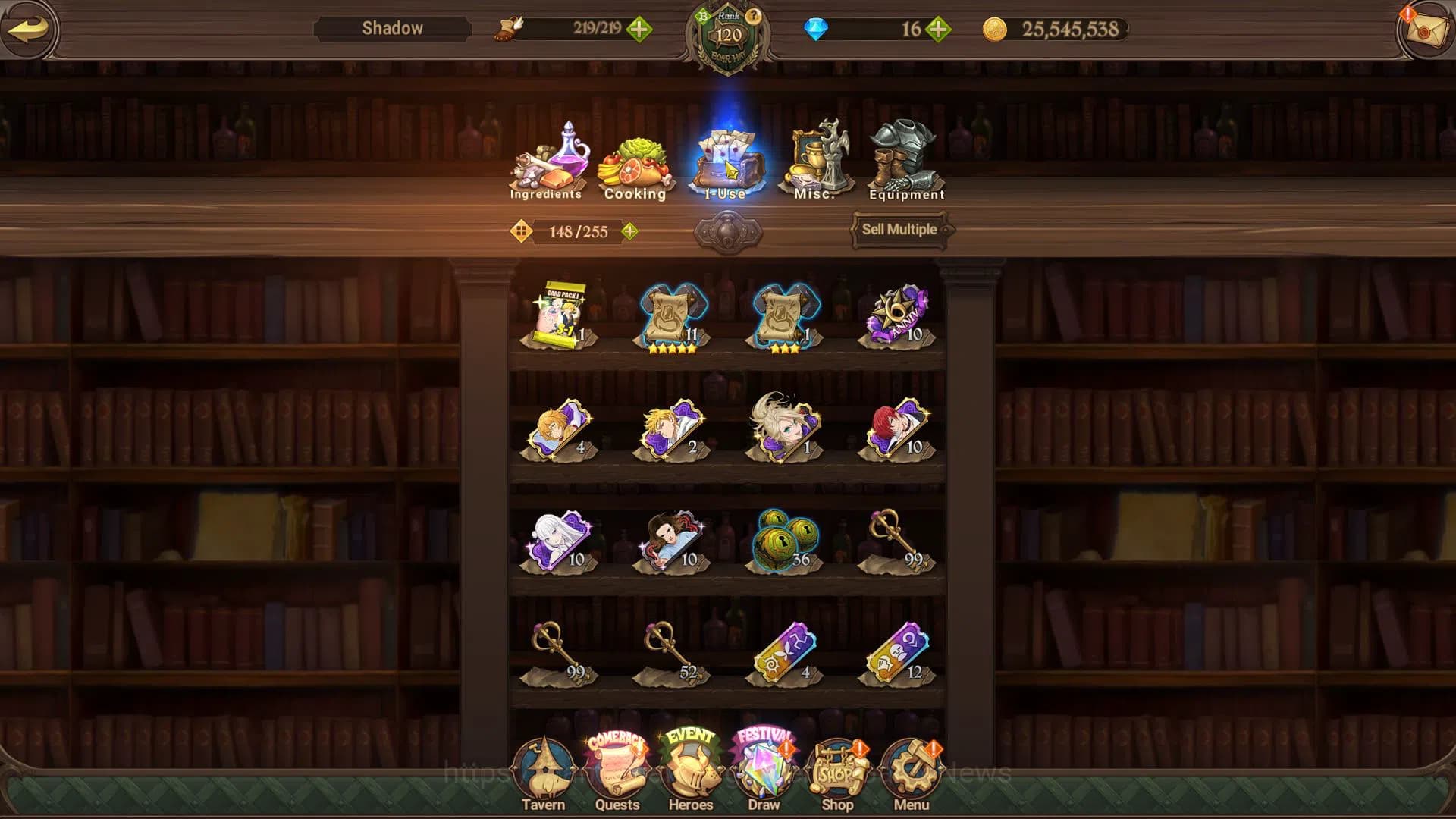Visit the Shop
Viewport: 1456px width, 819px height.
[x=837, y=773]
